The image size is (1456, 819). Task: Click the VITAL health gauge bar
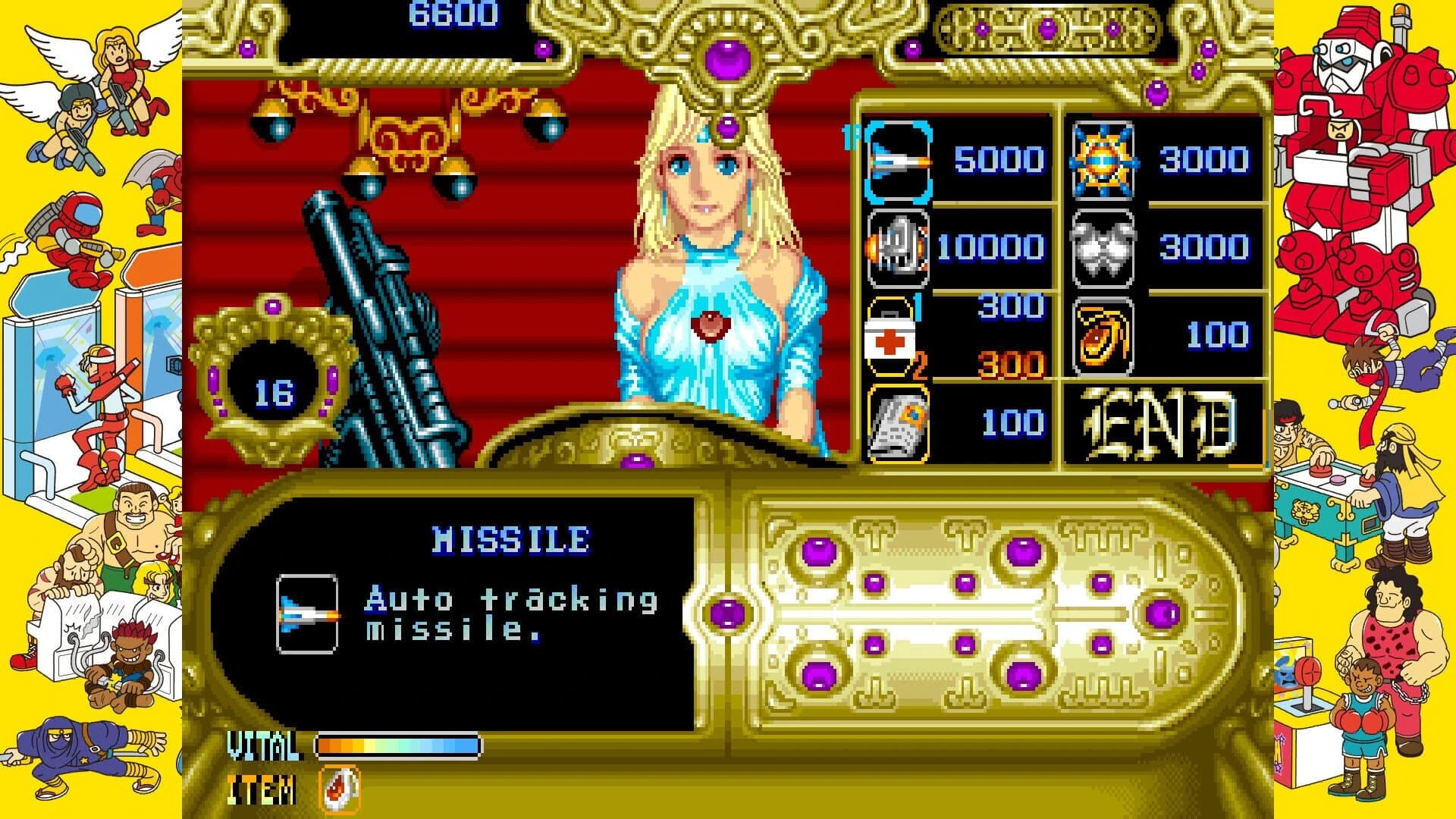click(x=398, y=747)
